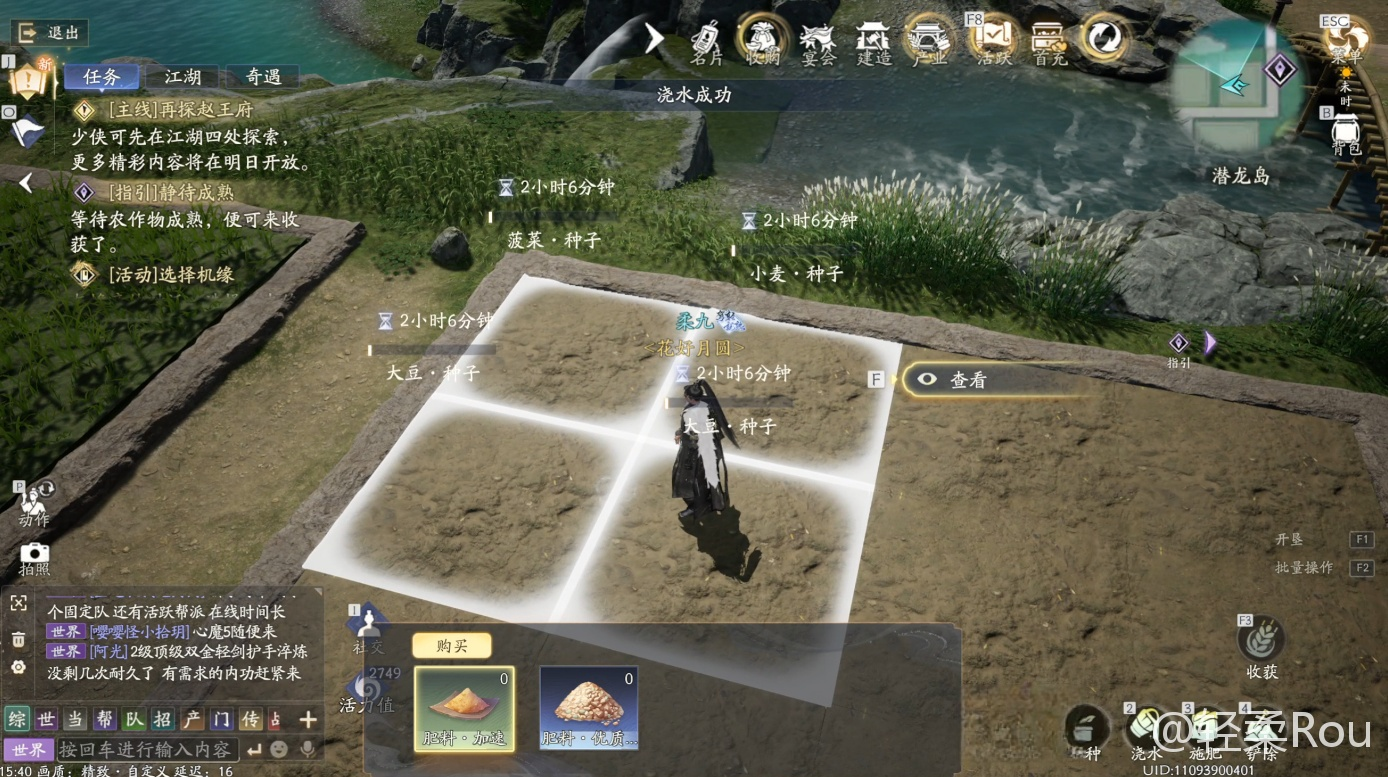Open the 宴会 banquet icon
The image size is (1388, 777).
pyautogui.click(x=818, y=40)
